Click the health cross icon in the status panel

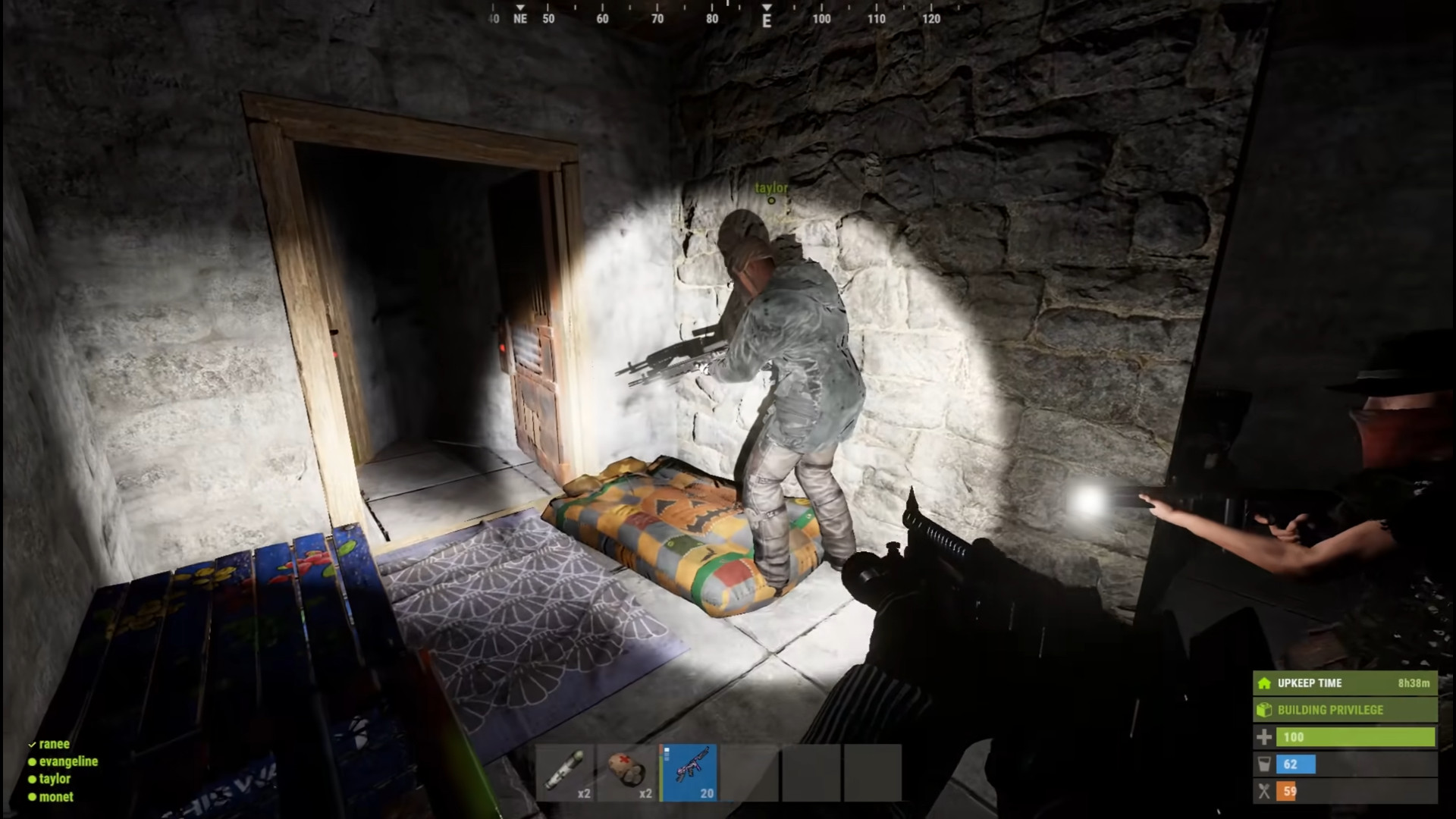[x=1263, y=736]
